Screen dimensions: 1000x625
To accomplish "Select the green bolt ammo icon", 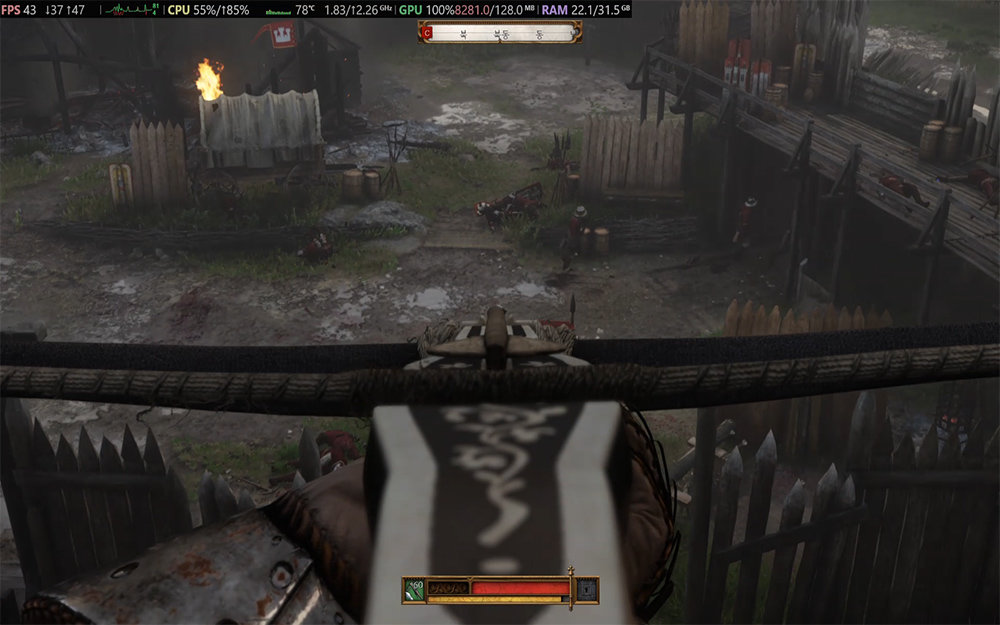I will (x=414, y=589).
